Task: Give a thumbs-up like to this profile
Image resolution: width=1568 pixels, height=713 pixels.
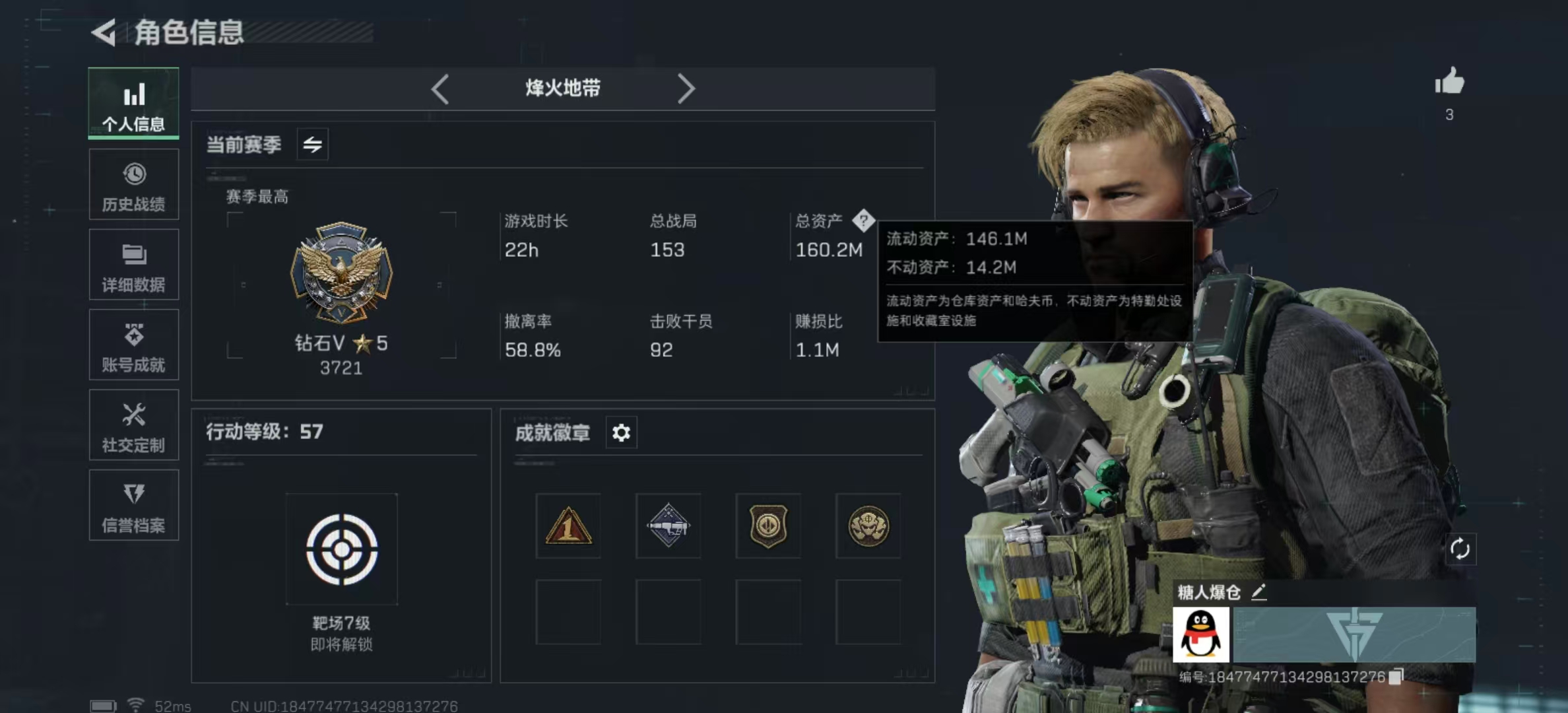Action: point(1449,83)
